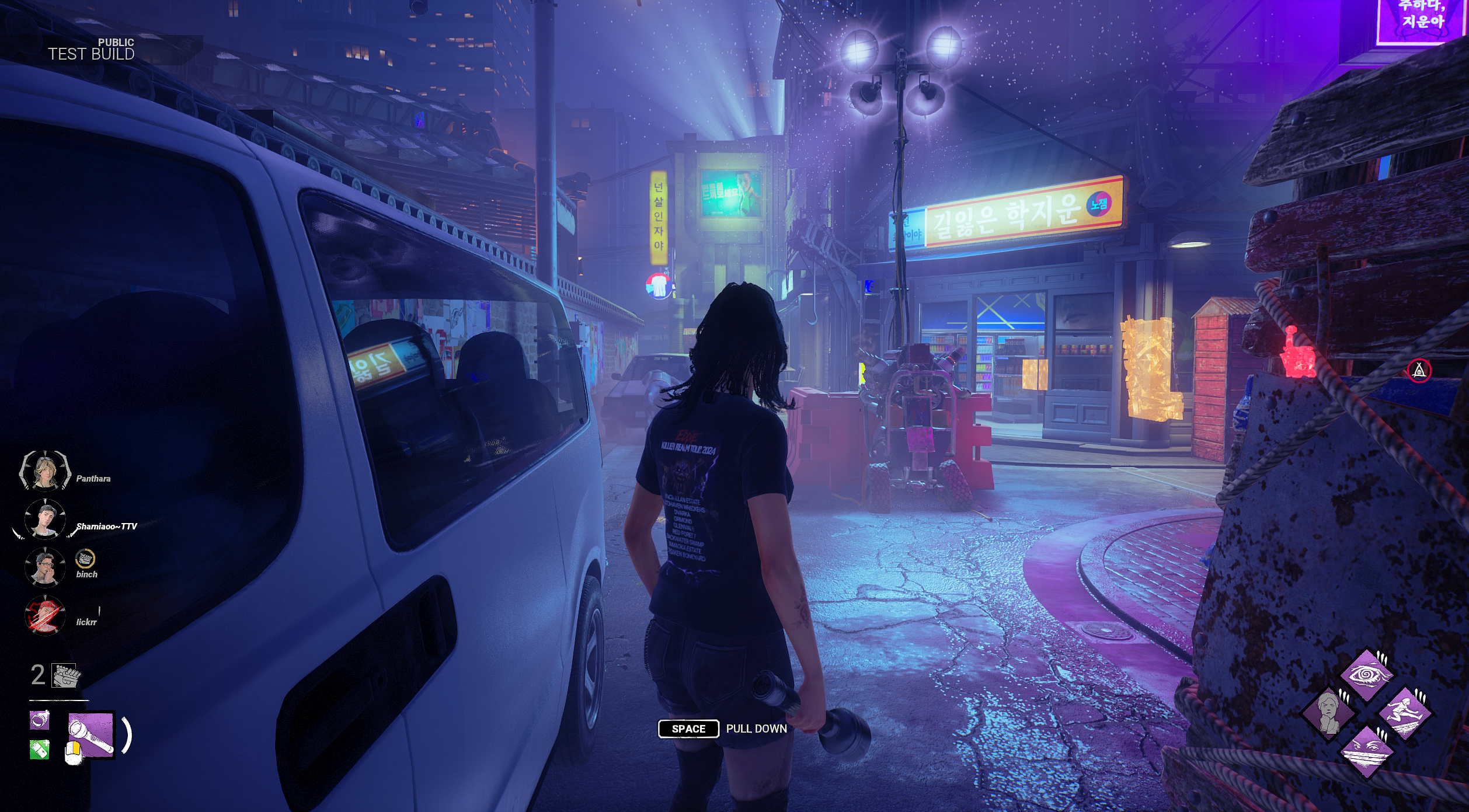Click the green battery flashlight add-on
Image resolution: width=1469 pixels, height=812 pixels.
click(x=40, y=750)
